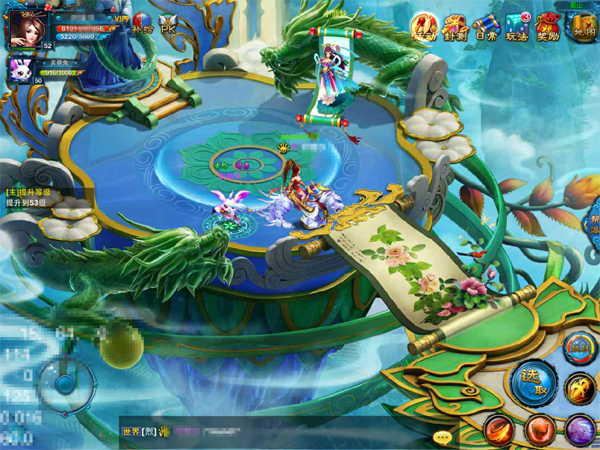Click the player character portrait

click(27, 27)
